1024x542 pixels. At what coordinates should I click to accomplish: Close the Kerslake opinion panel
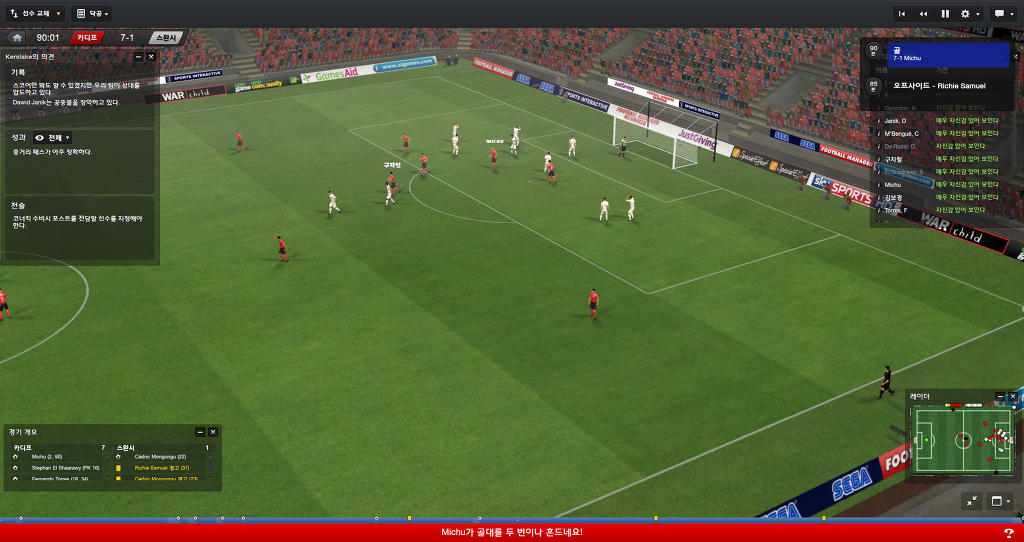point(151,57)
